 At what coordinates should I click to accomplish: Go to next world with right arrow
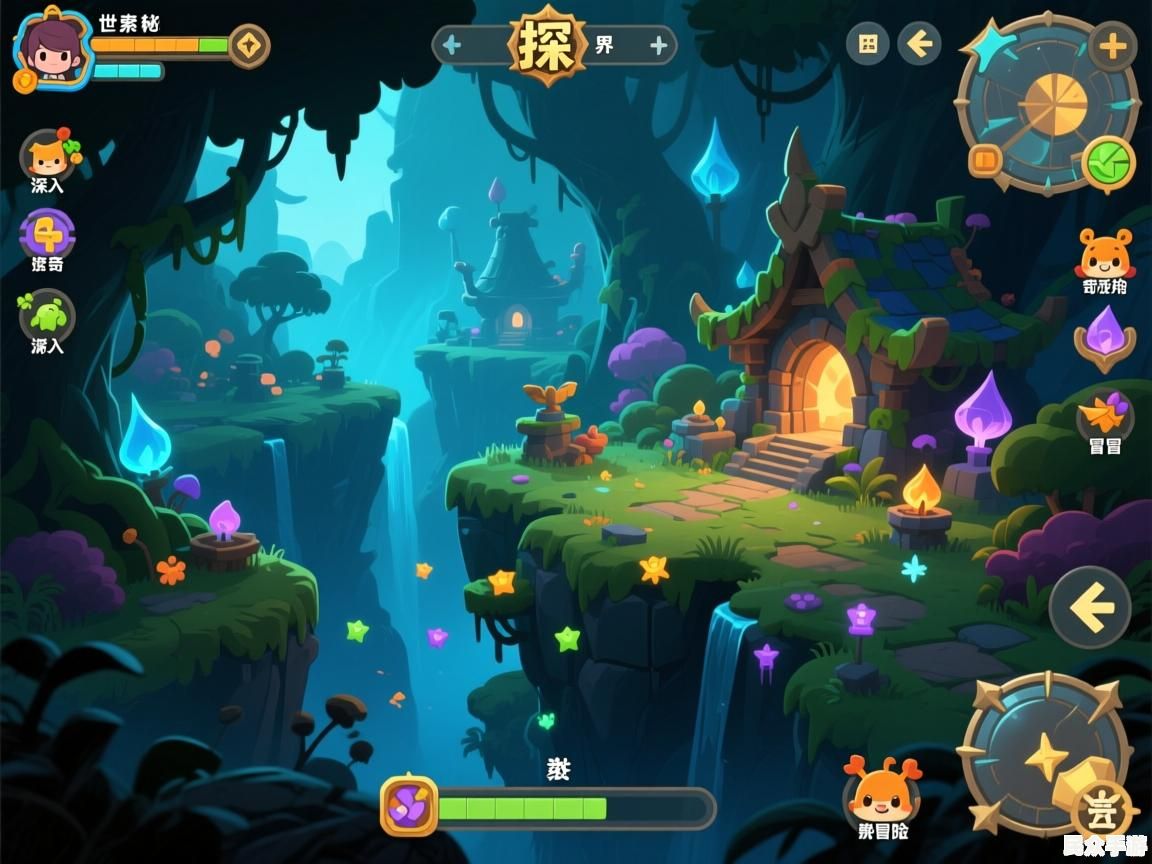click(658, 45)
